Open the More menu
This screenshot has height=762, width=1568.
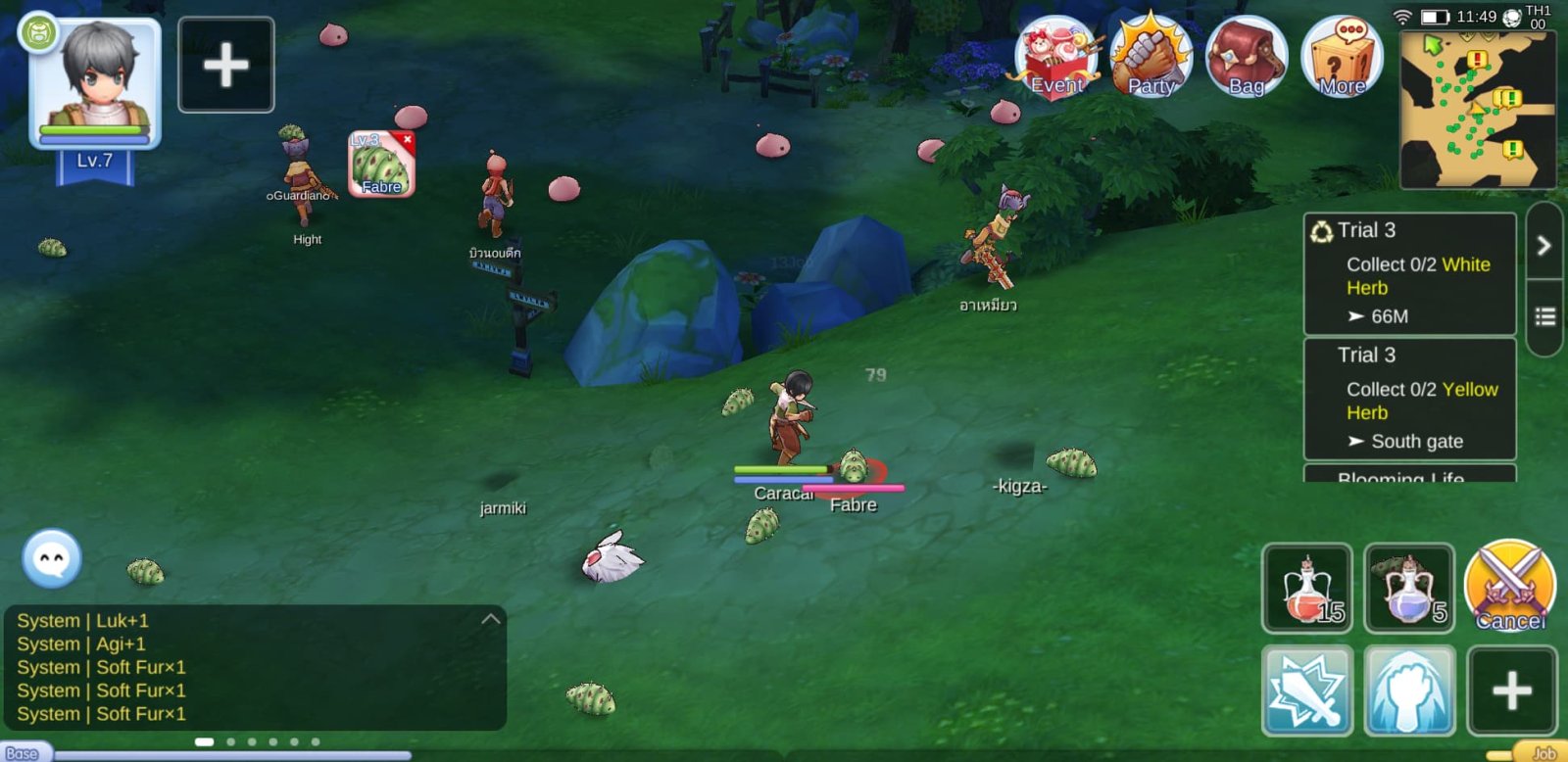(1342, 59)
